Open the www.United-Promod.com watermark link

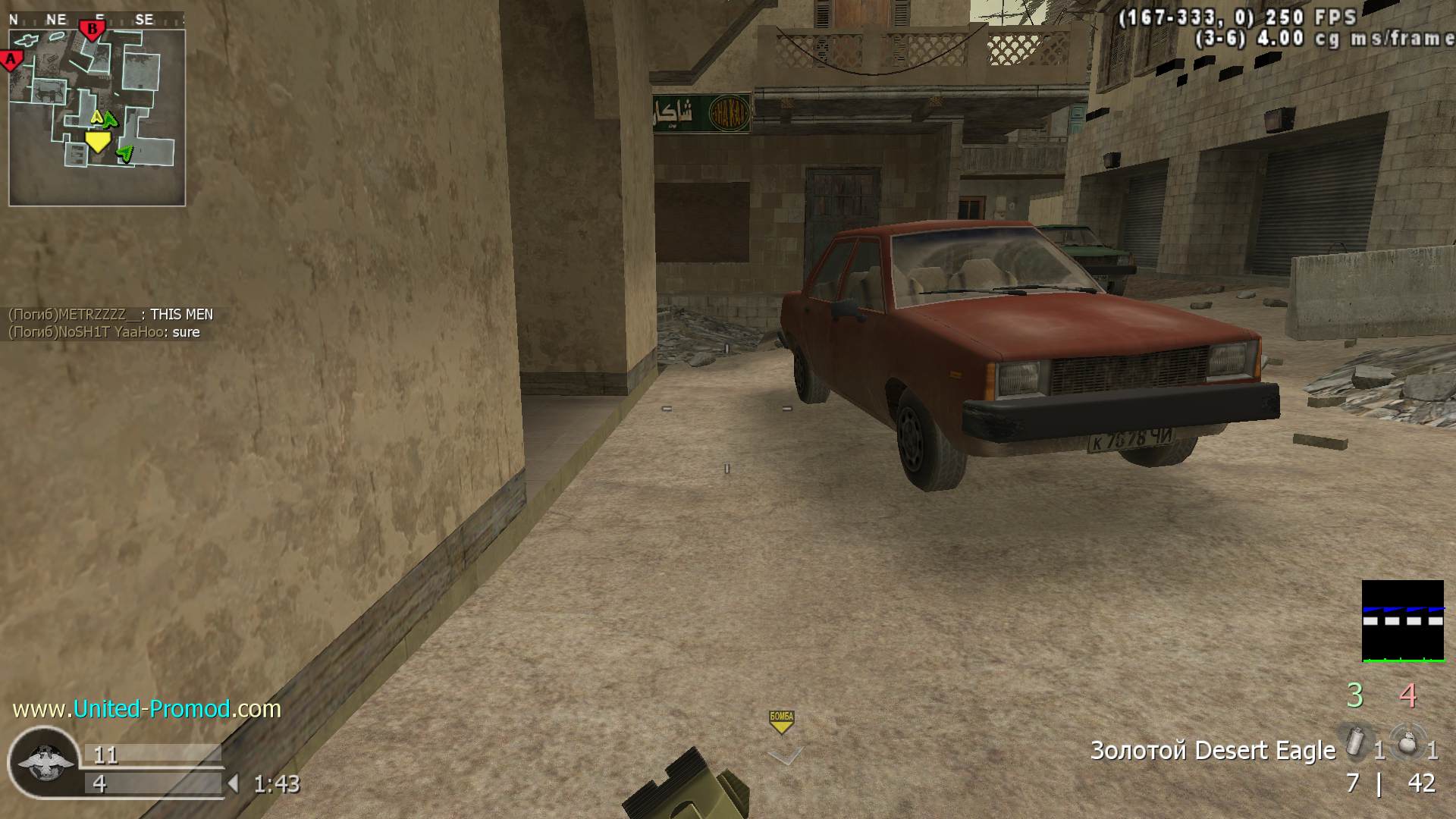tap(147, 709)
